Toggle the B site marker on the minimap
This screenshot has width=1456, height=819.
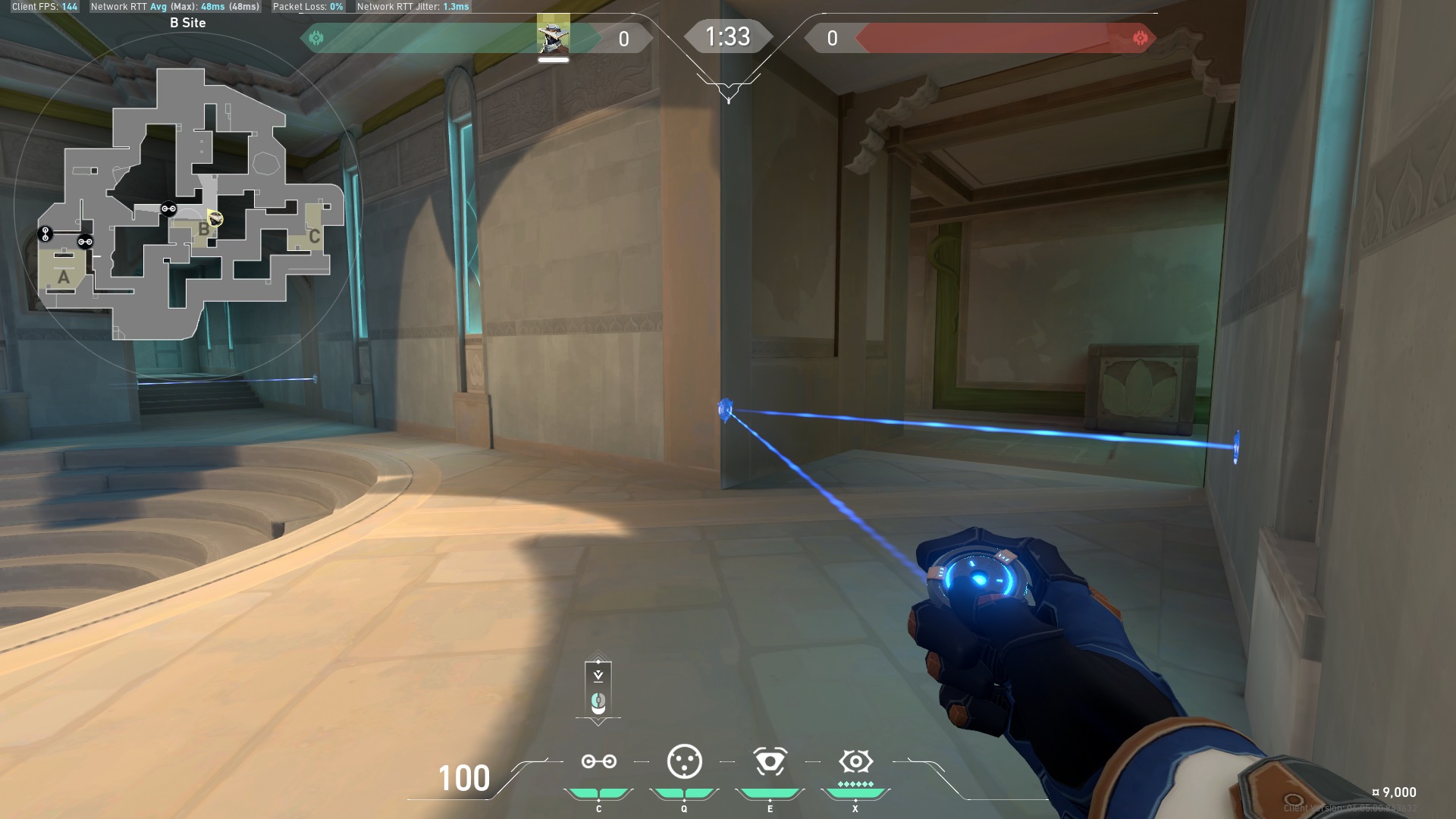pyautogui.click(x=203, y=227)
